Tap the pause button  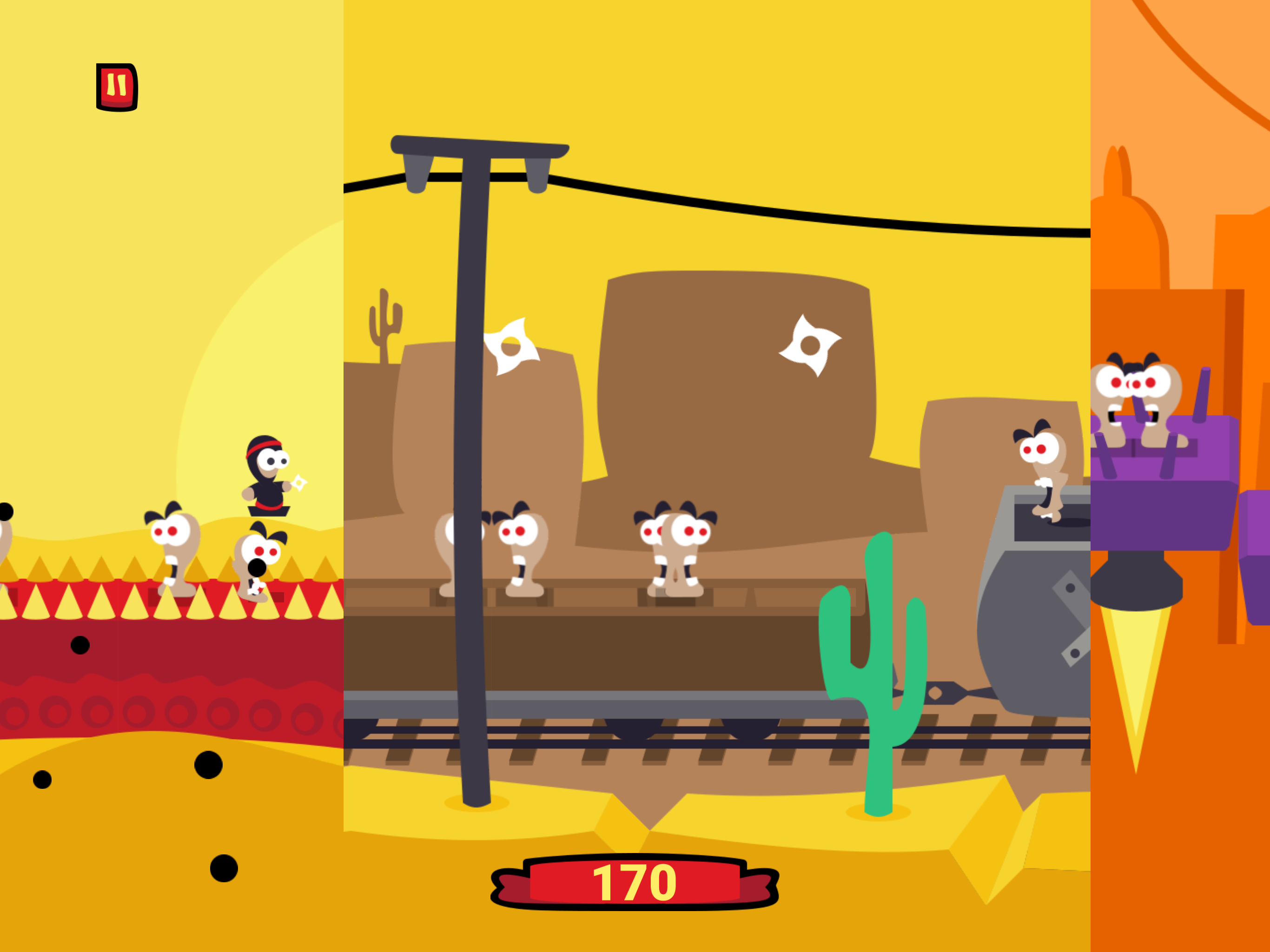[117, 85]
